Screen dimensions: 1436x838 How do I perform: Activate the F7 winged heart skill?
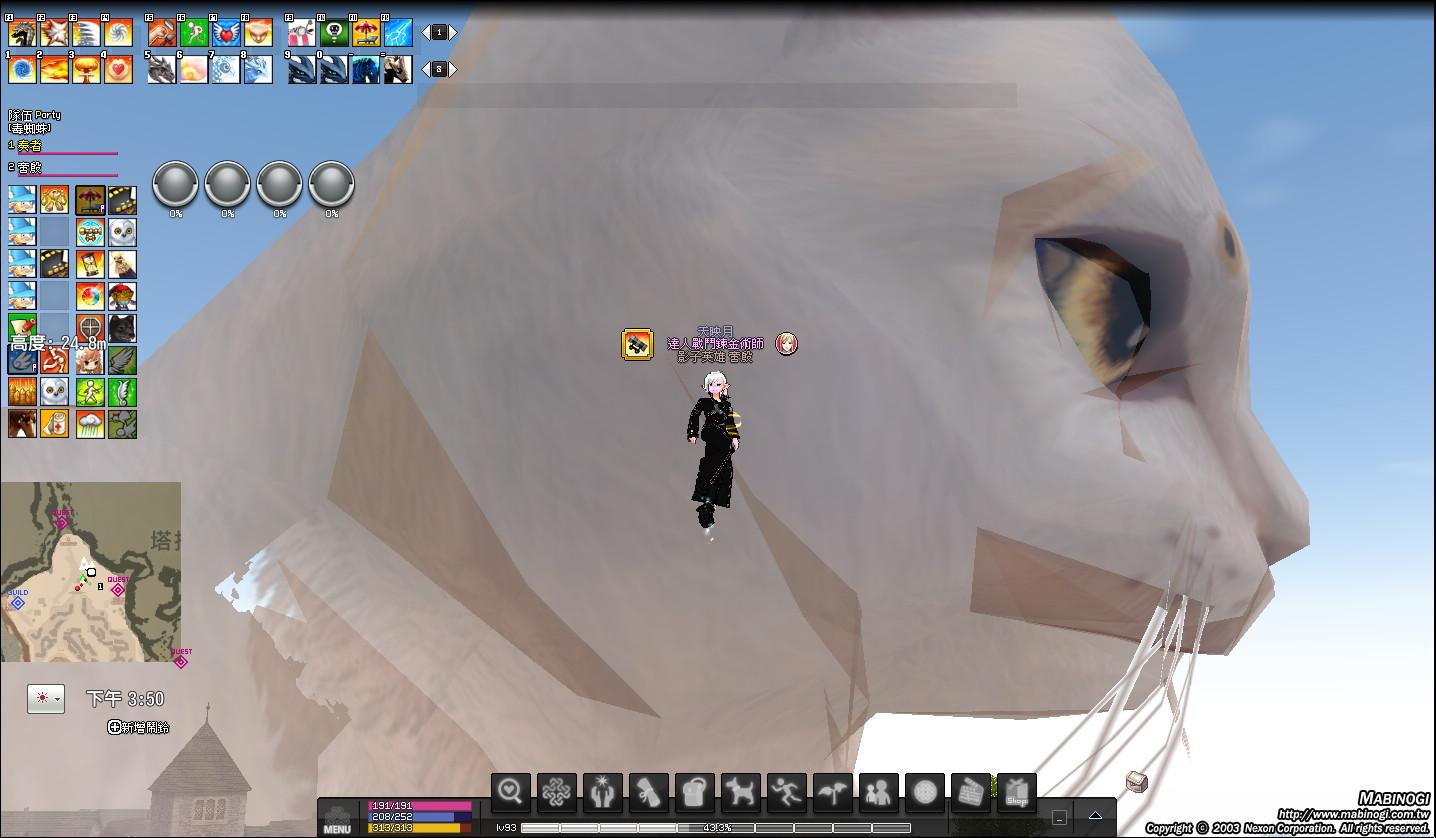click(x=226, y=33)
